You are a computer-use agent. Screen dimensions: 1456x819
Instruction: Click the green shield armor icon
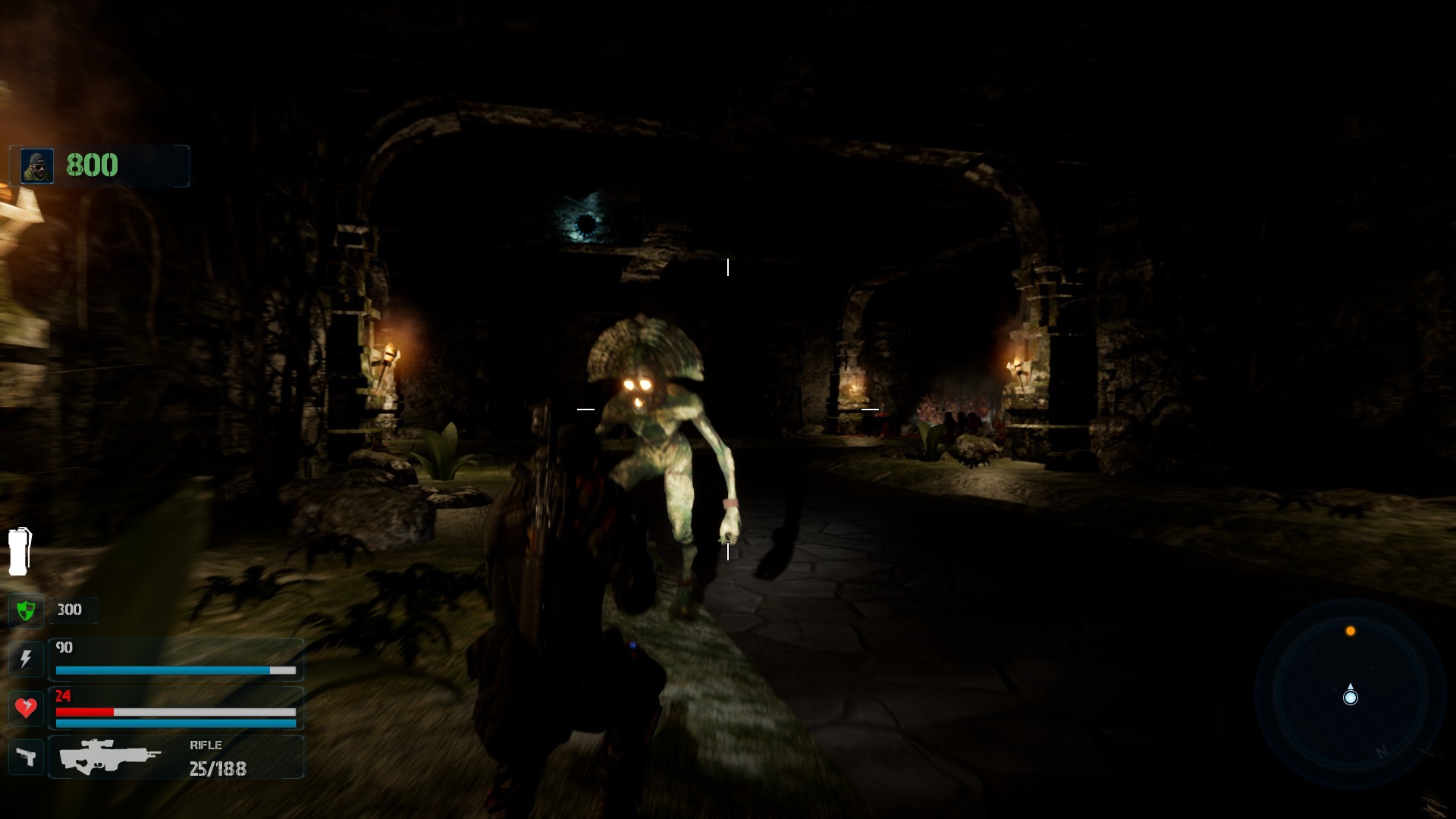click(26, 610)
